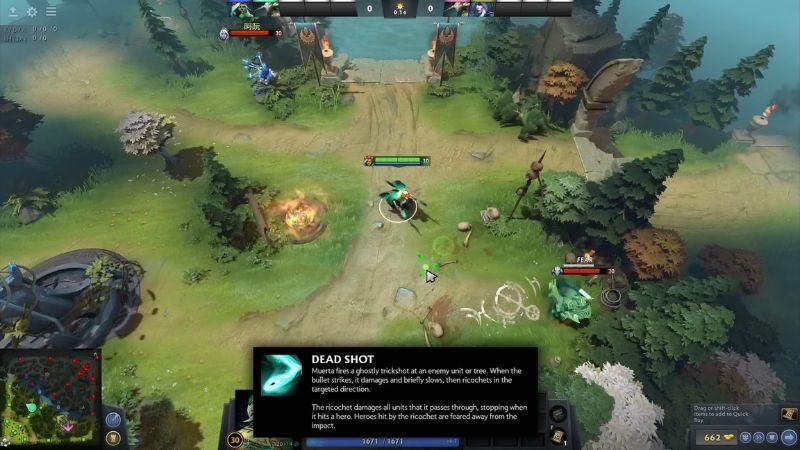Activate the scan button beside the minimap
This screenshot has width=800, height=450.
click(x=113, y=419)
